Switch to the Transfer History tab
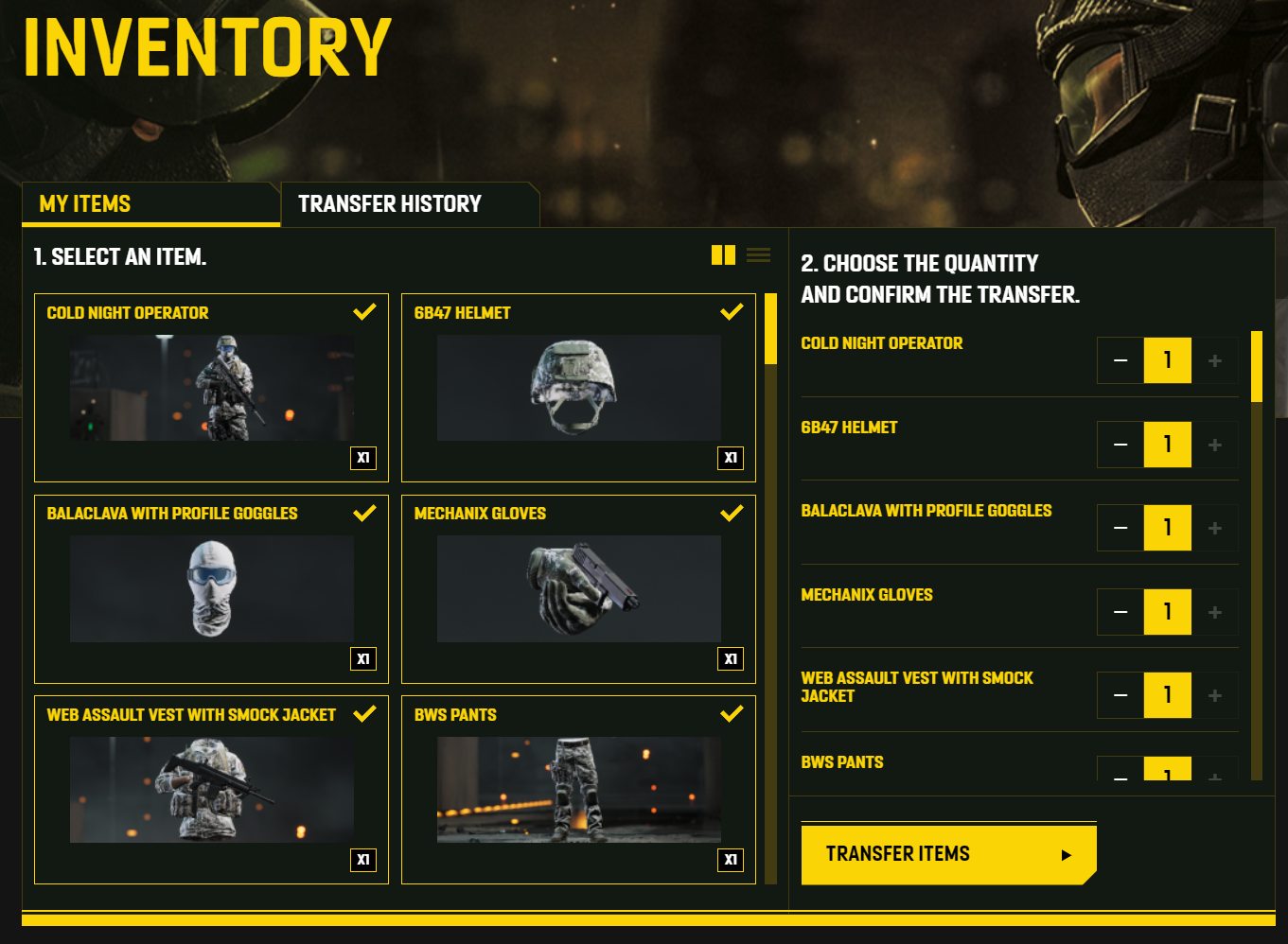Viewport: 1288px width, 944px height. pyautogui.click(x=390, y=204)
